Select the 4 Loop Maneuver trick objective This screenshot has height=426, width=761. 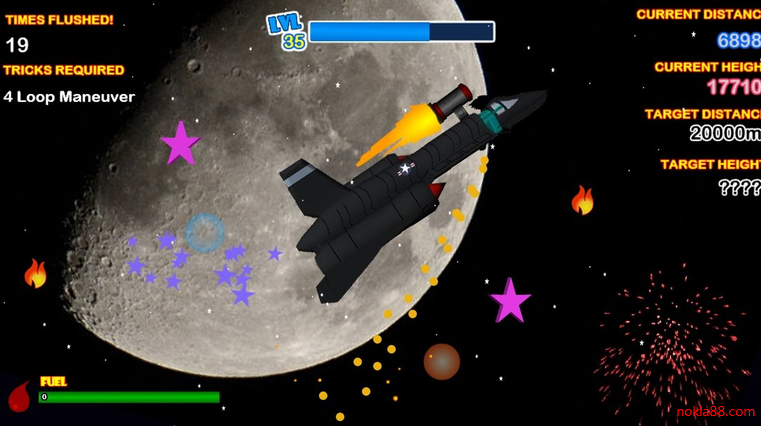tap(69, 97)
